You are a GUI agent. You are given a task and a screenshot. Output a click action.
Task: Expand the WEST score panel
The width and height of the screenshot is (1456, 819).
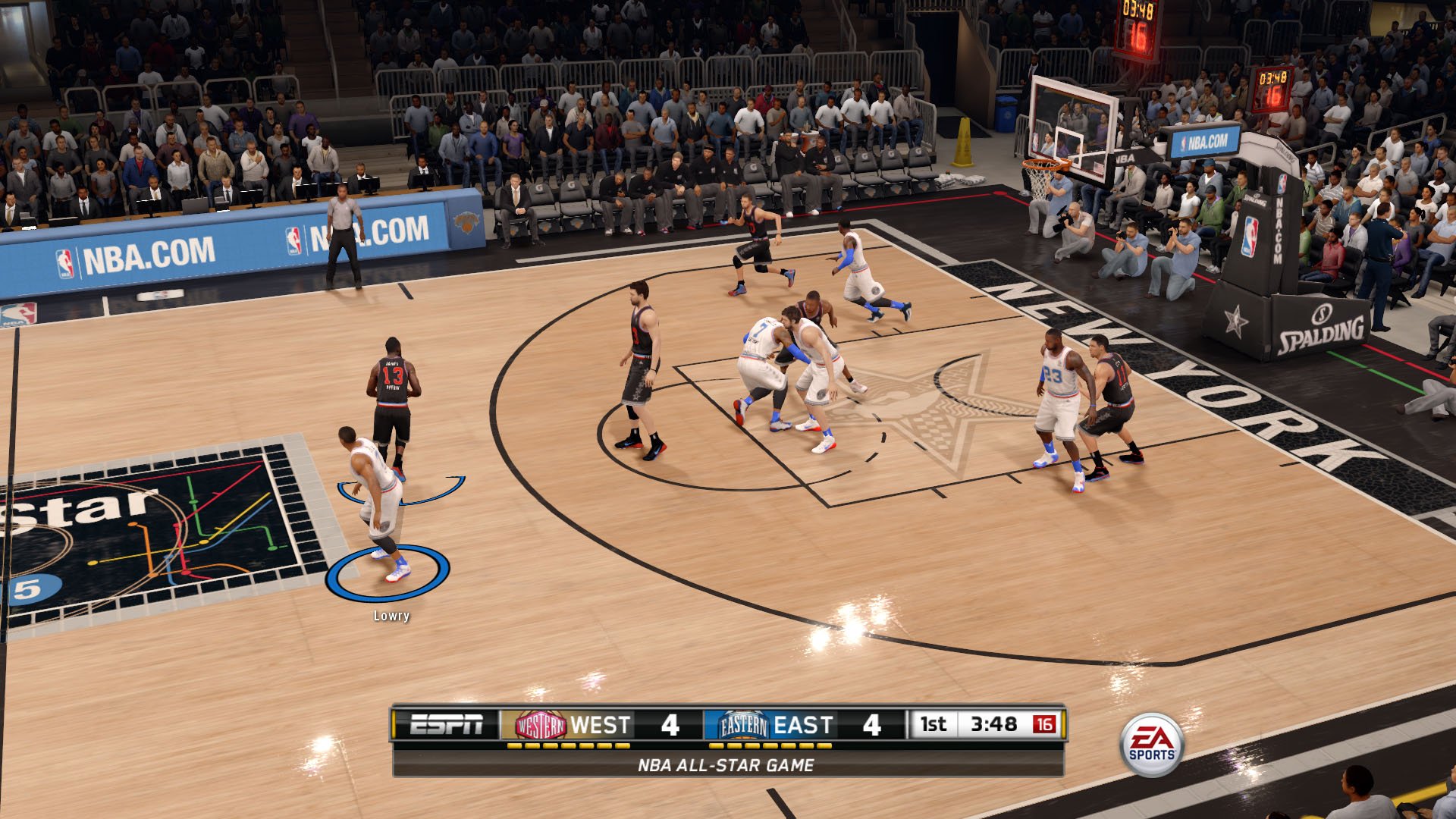click(x=599, y=724)
